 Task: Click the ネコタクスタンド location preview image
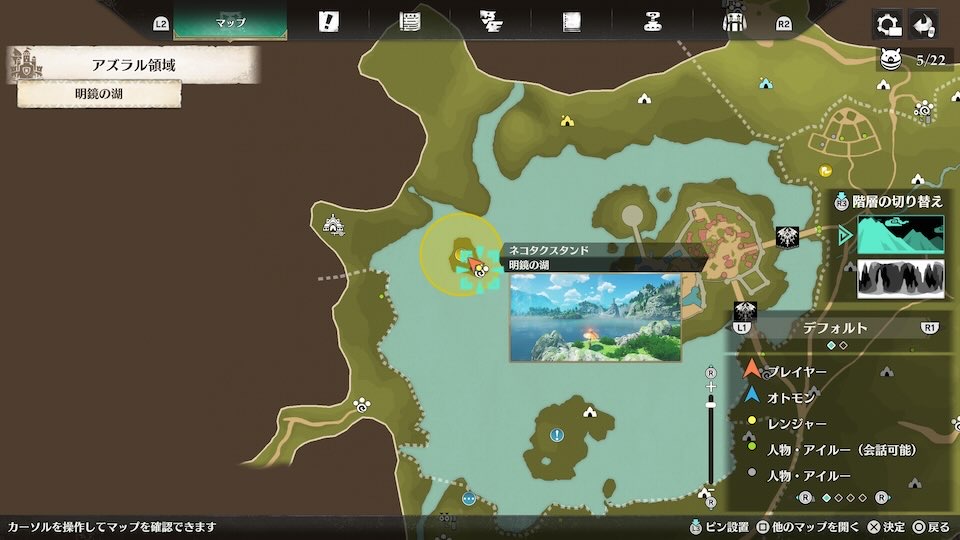(x=595, y=317)
